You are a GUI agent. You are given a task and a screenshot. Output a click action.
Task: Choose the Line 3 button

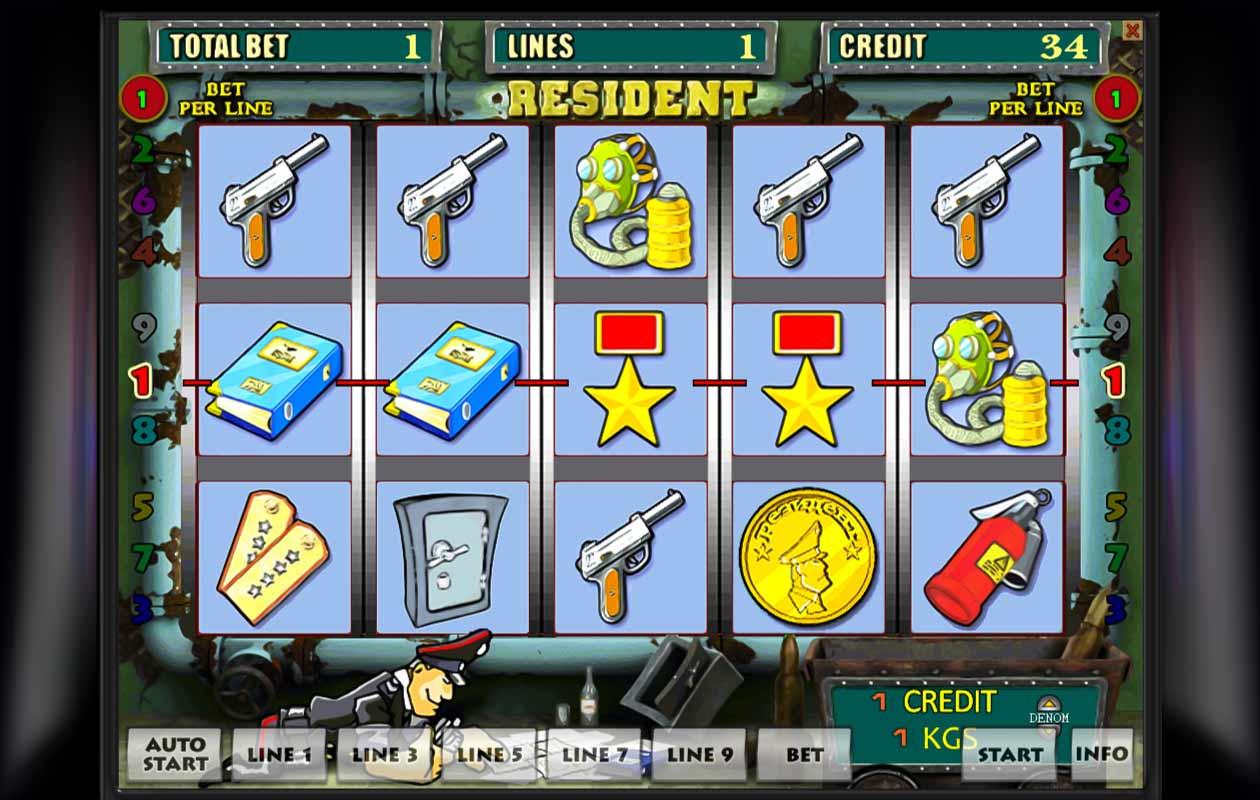(384, 755)
